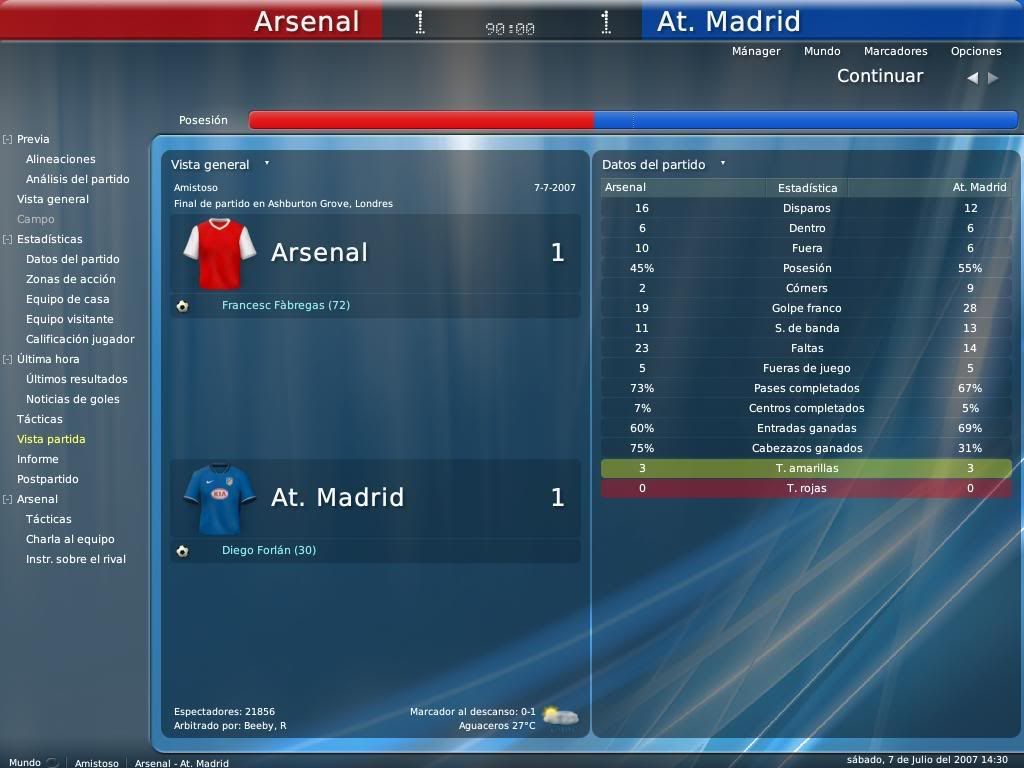Click the Continuar button

point(879,76)
